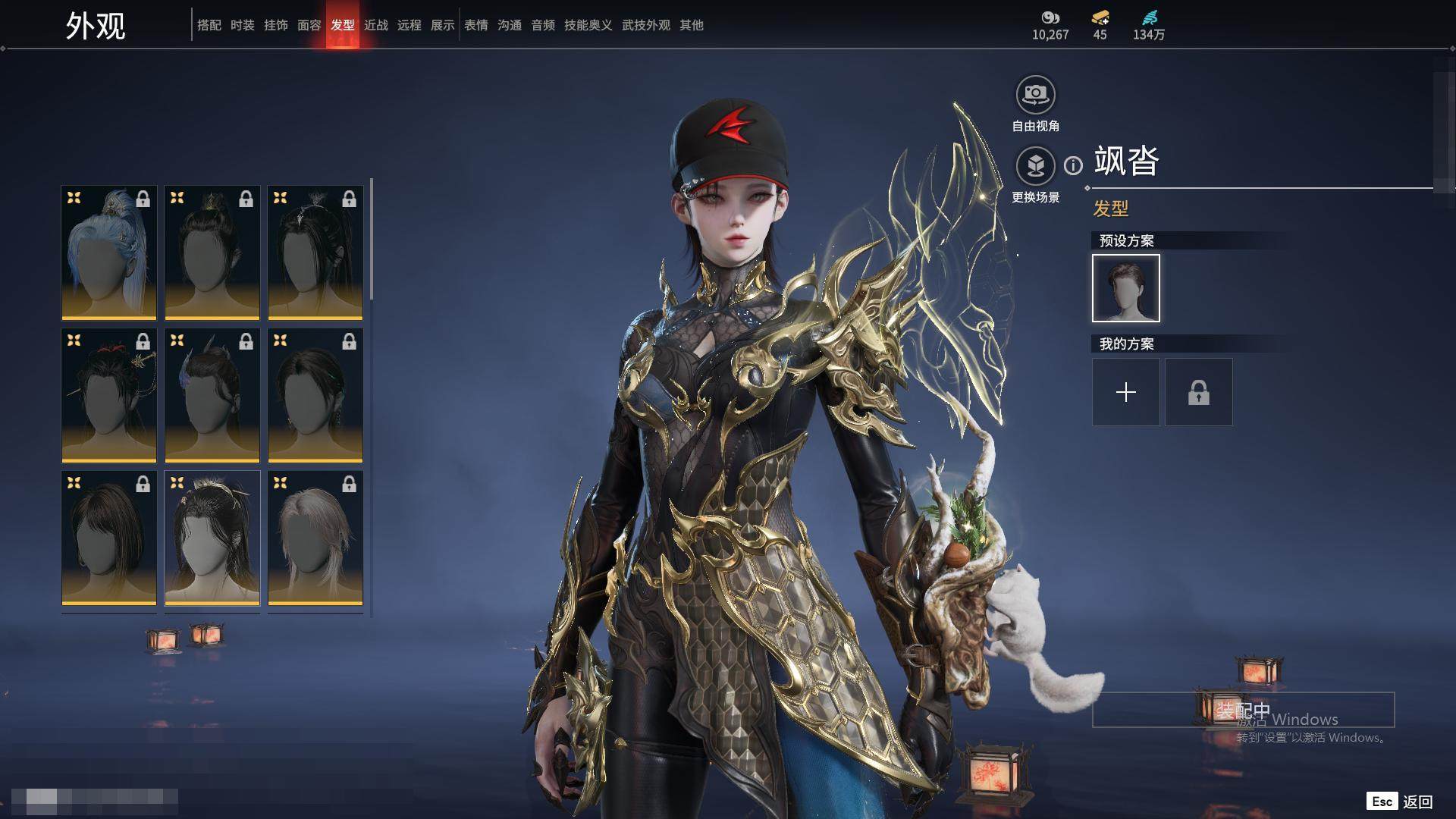This screenshot has height=819, width=1456.
Task: Switch to the 其他 tab
Action: 692,25
